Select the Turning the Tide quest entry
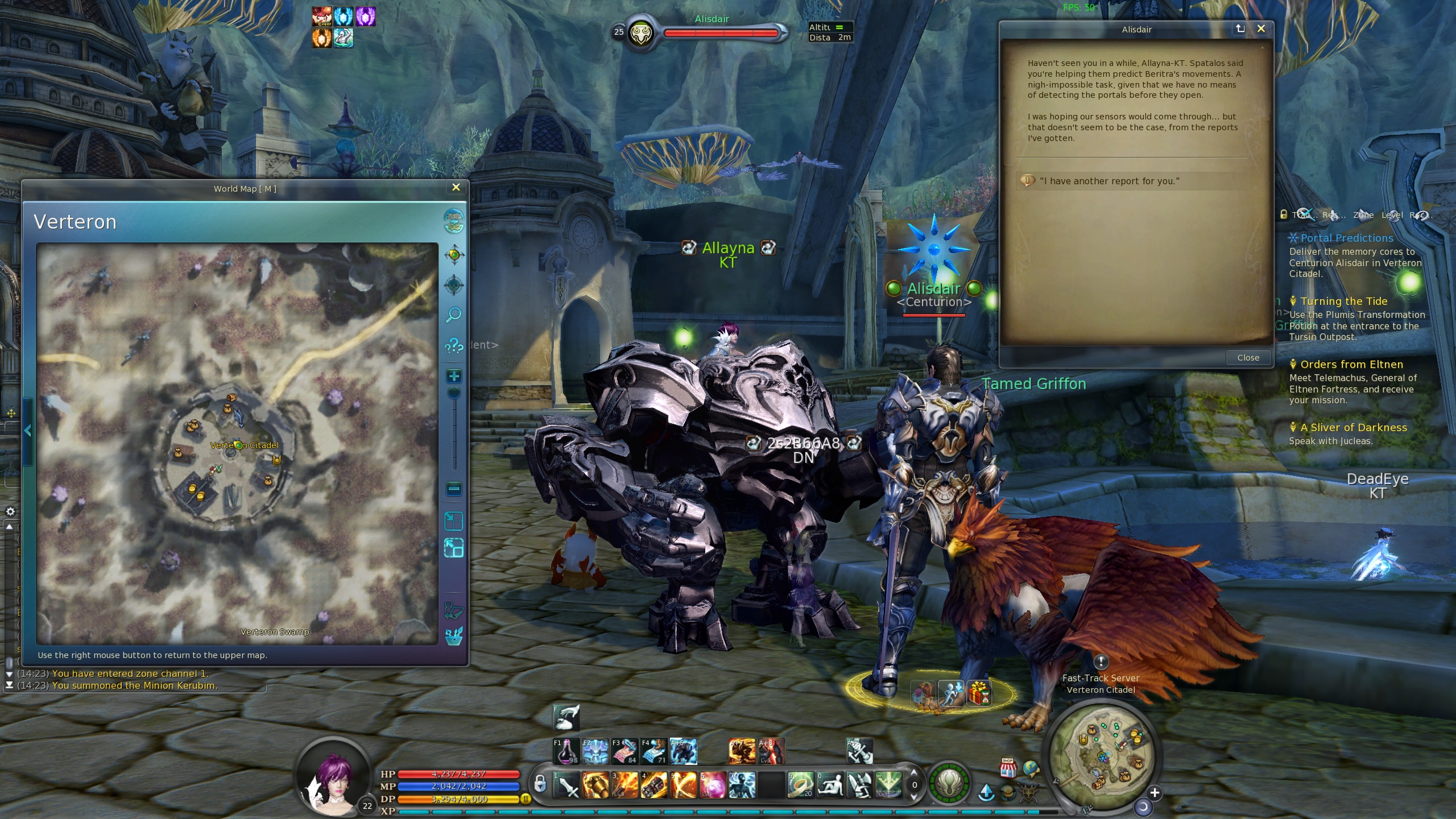This screenshot has height=819, width=1456. [1343, 301]
